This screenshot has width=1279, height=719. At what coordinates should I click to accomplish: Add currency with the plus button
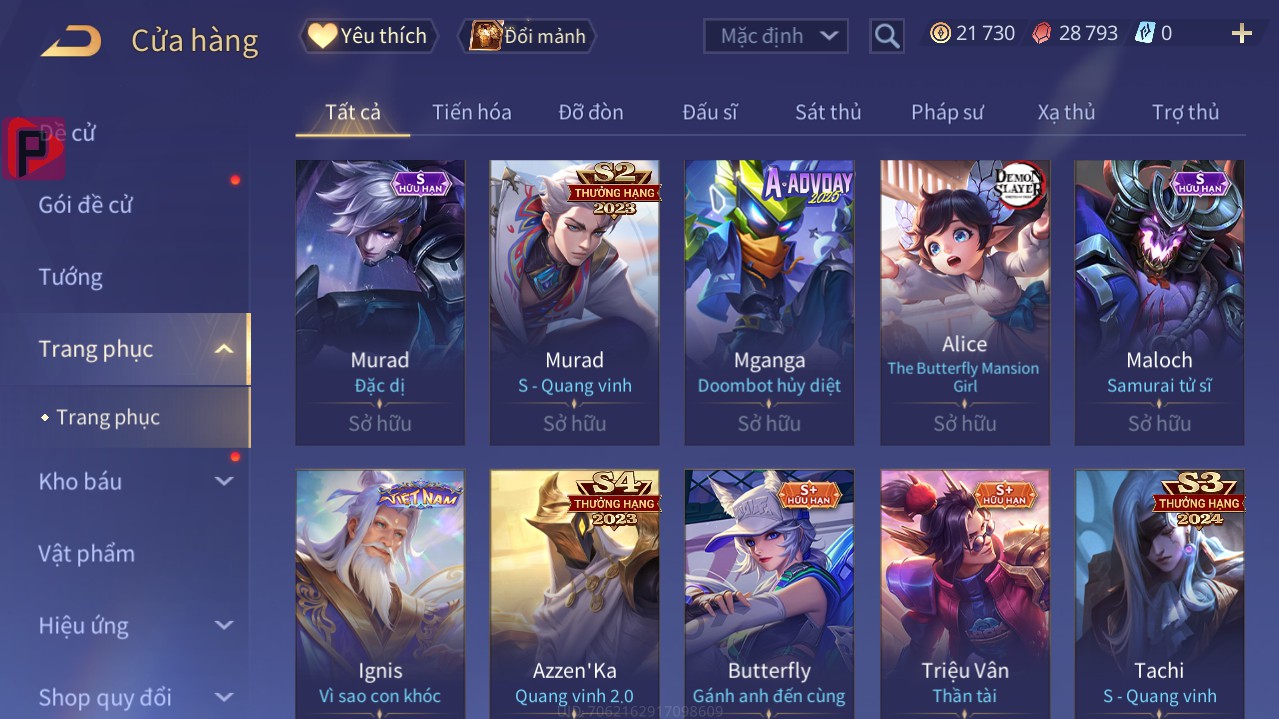point(1241,34)
